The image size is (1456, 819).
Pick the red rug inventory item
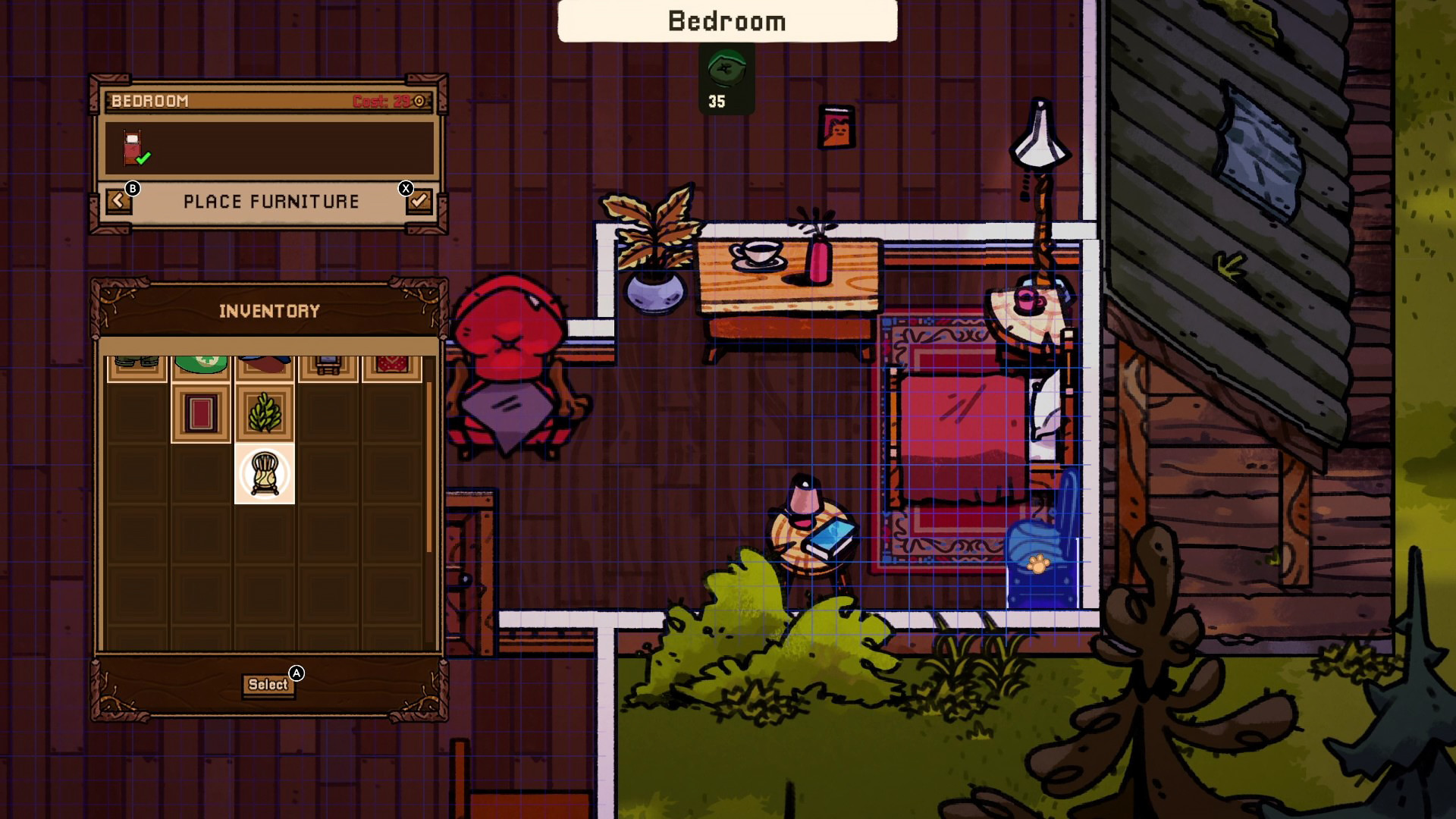tap(202, 412)
